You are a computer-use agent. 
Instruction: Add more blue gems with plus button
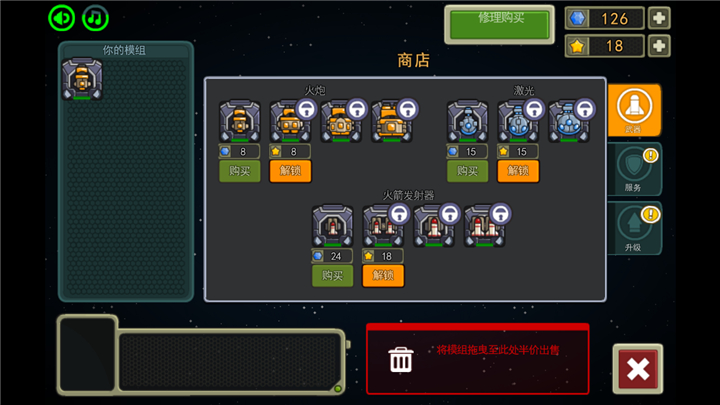[659, 18]
